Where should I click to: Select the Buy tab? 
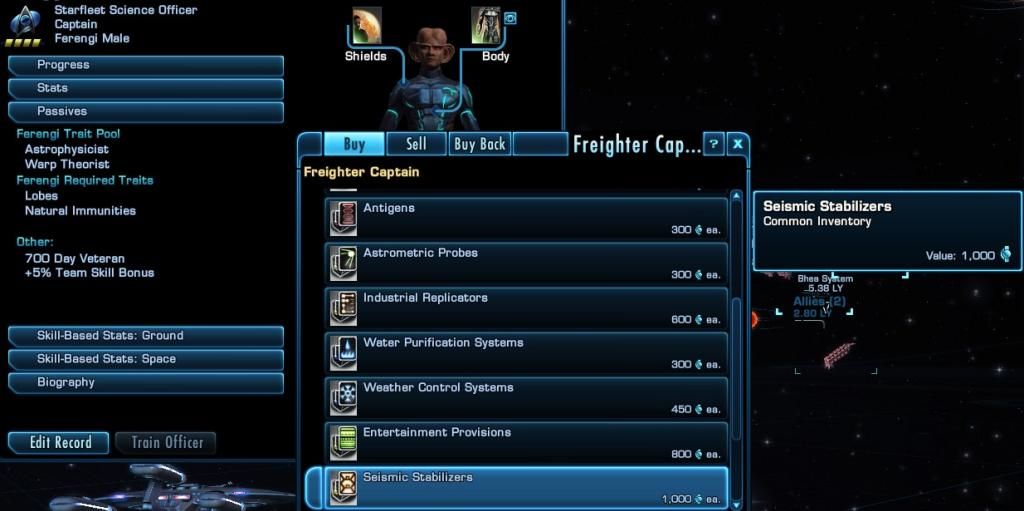354,144
